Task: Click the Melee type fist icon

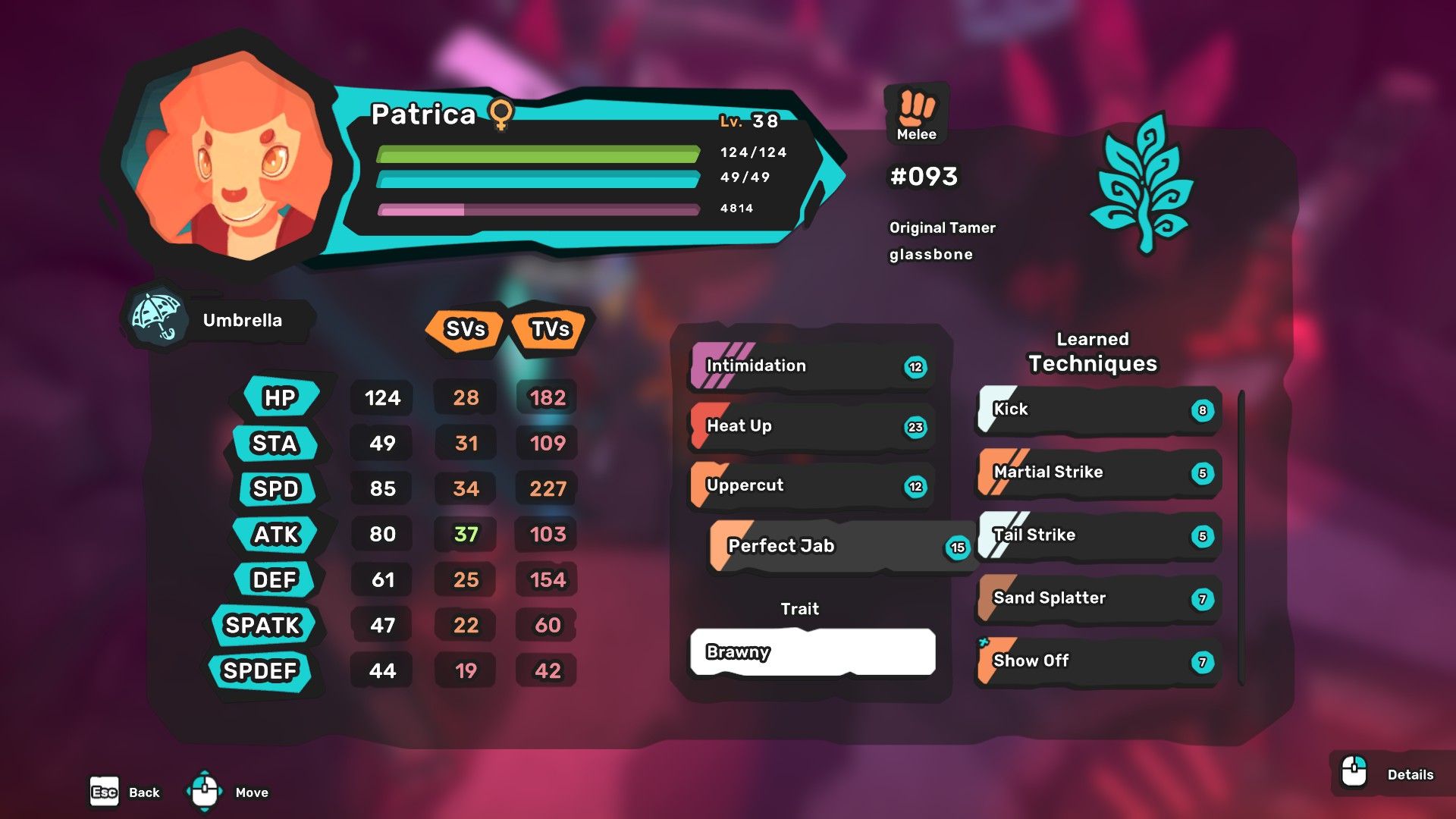Action: point(917,111)
